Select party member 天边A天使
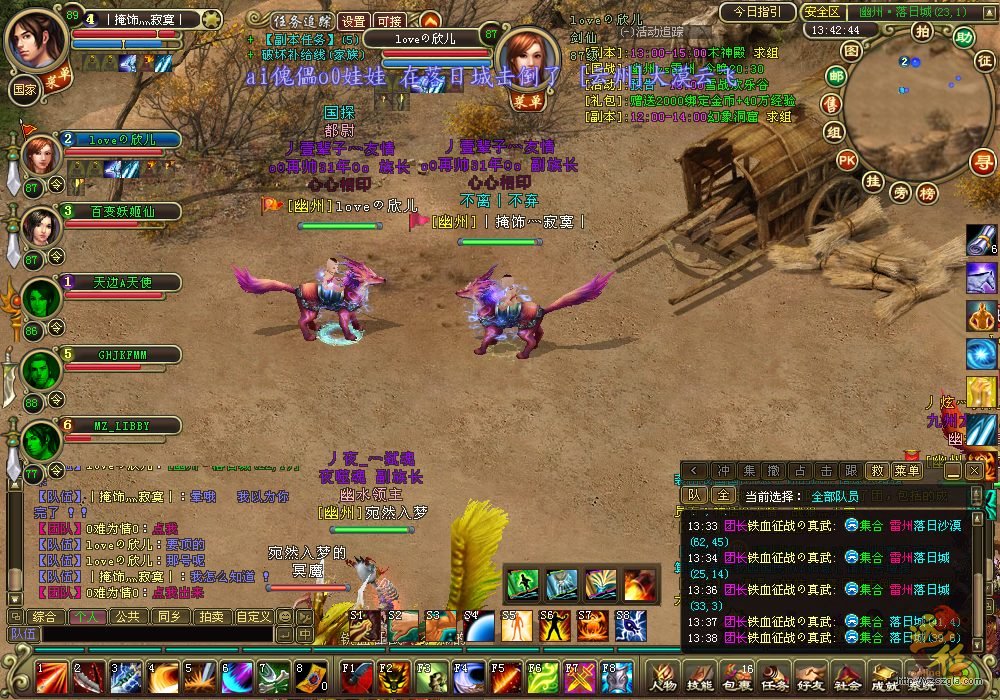 click(122, 283)
